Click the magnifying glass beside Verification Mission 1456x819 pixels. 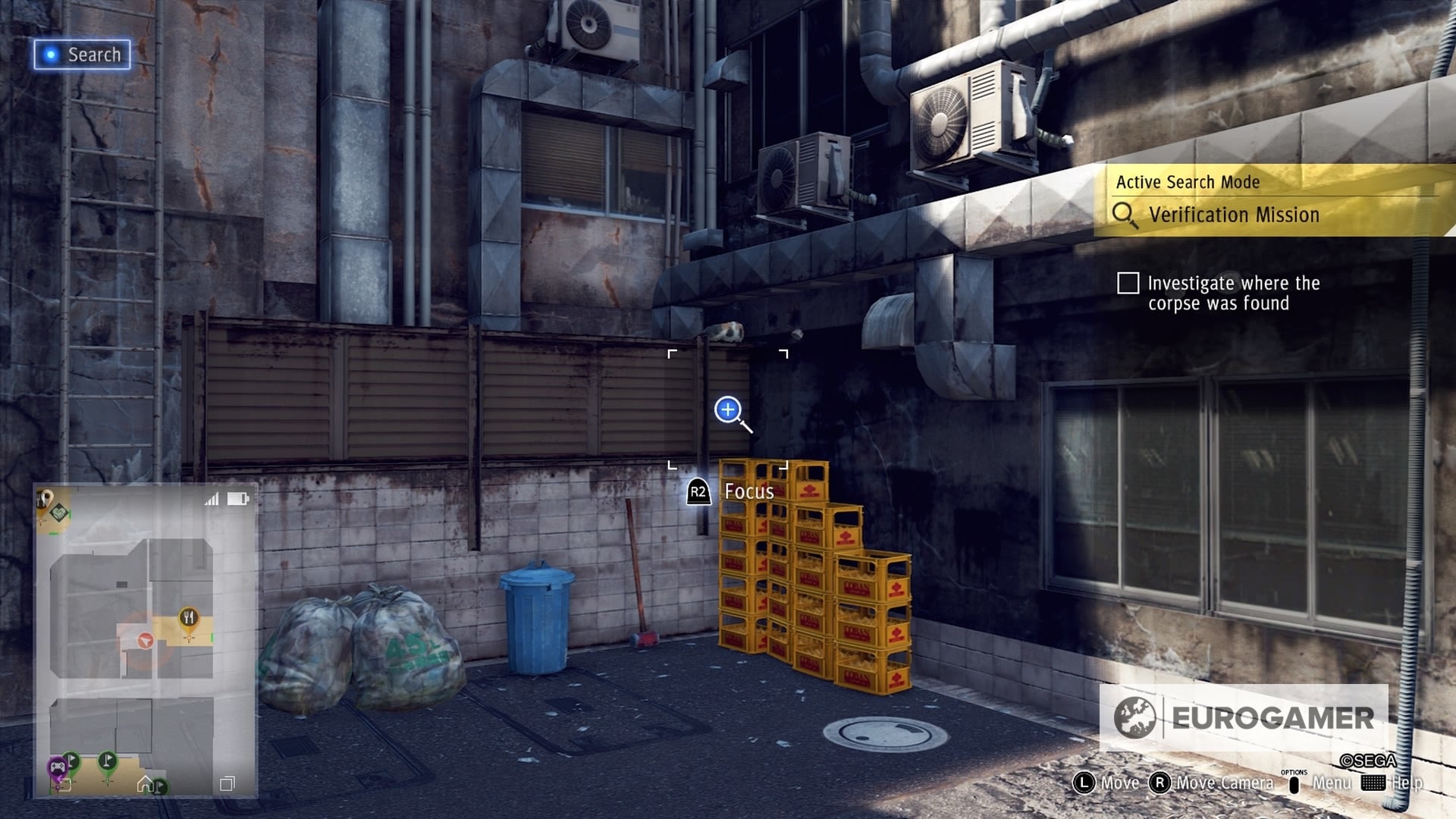point(1128,215)
